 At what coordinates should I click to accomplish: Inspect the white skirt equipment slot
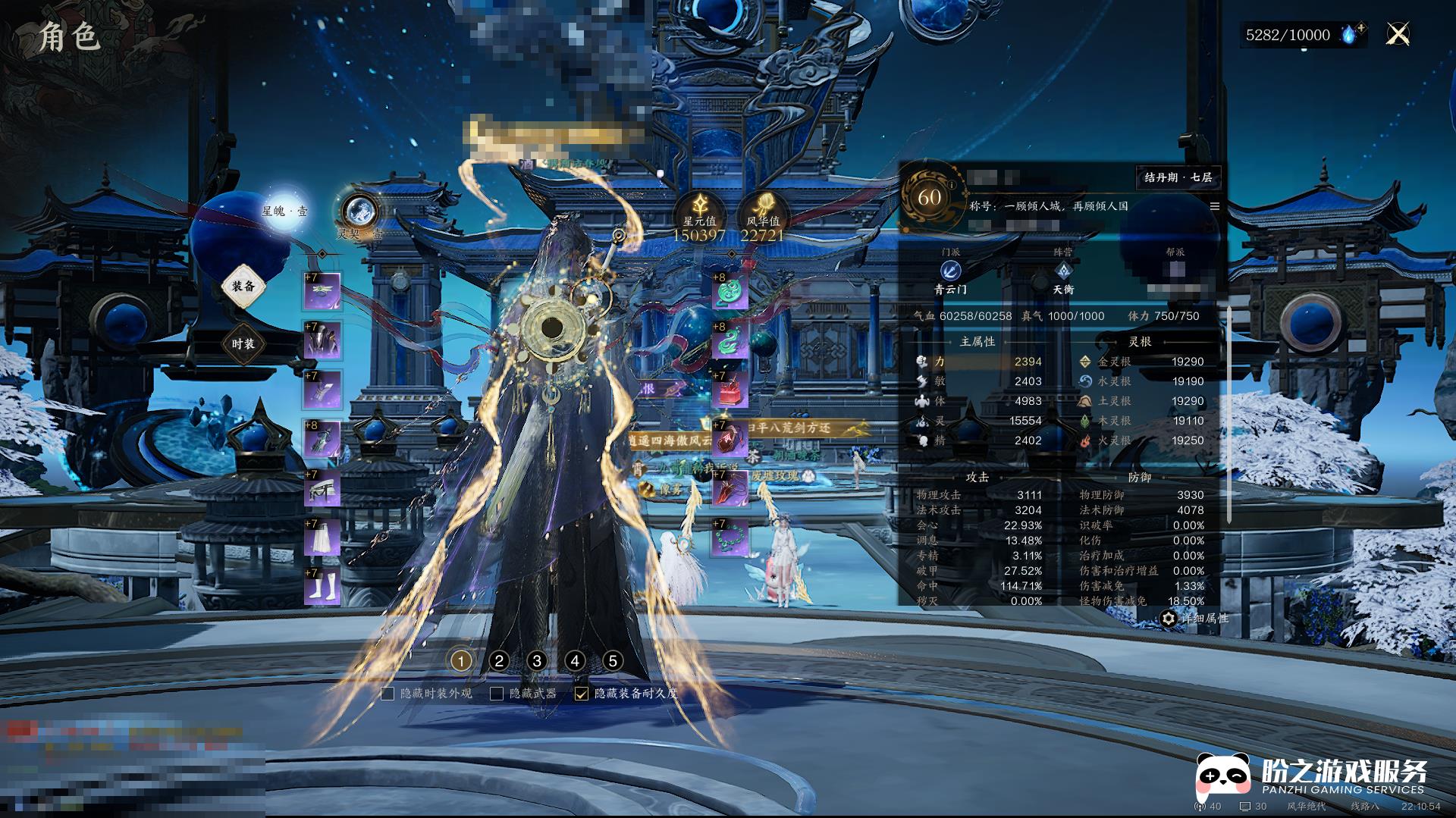[322, 537]
